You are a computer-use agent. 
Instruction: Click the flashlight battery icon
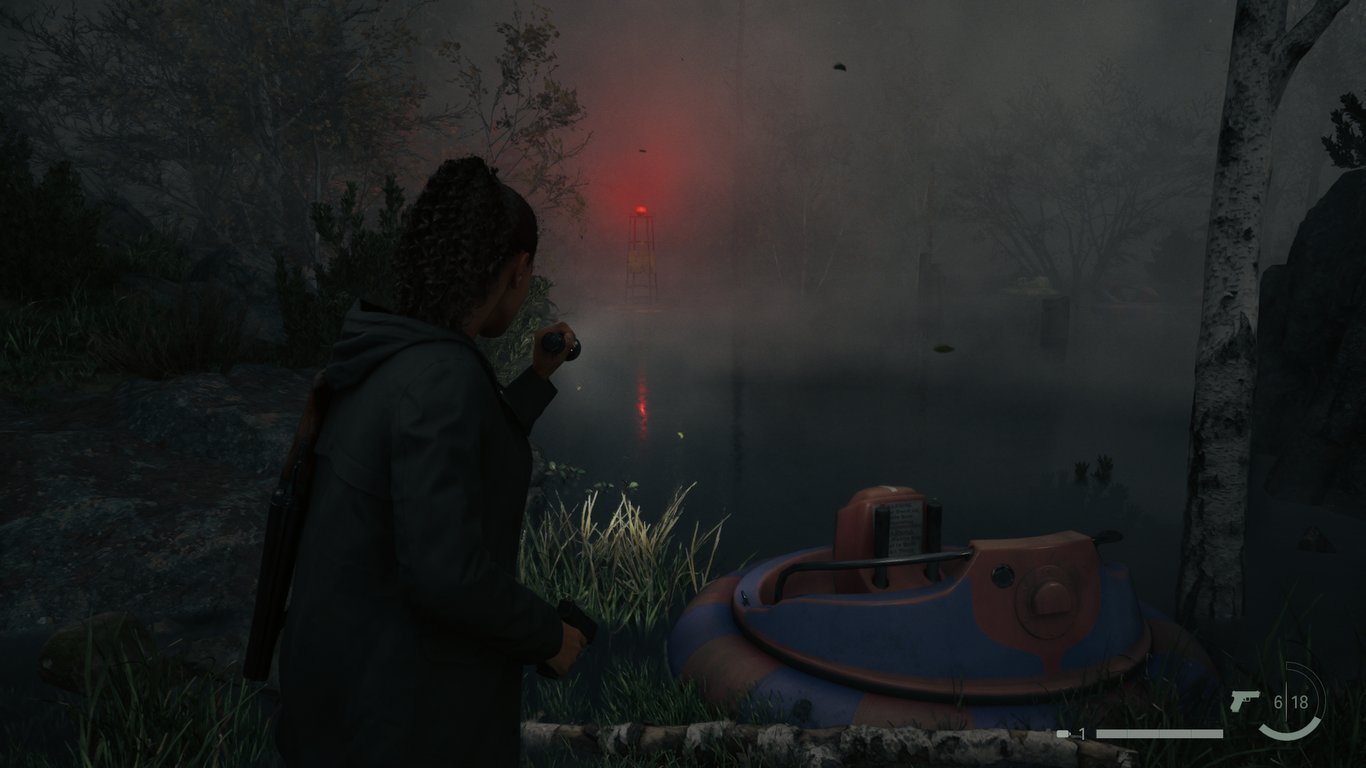point(1063,734)
